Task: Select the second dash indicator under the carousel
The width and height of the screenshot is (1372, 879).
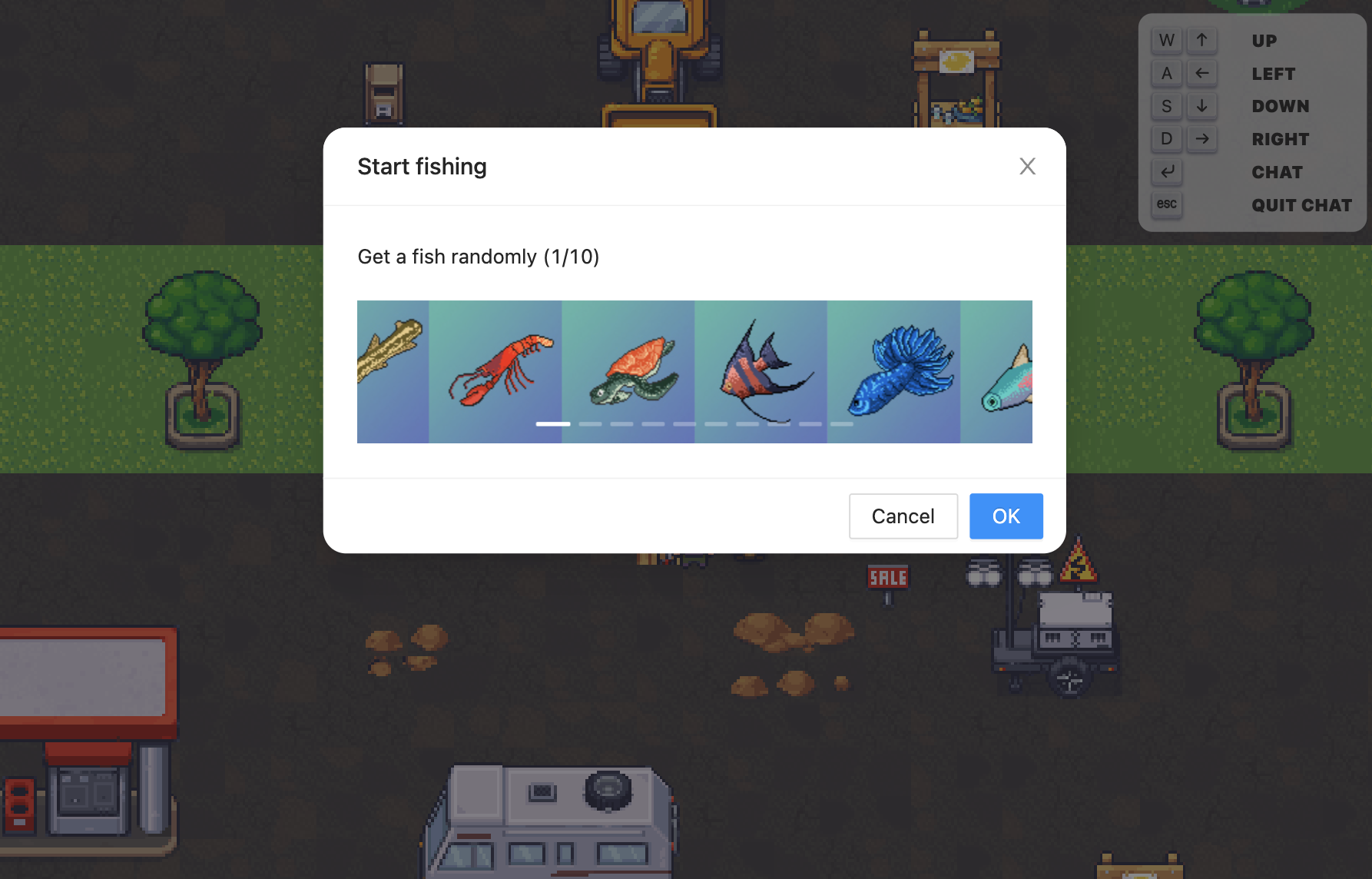Action: coord(592,423)
